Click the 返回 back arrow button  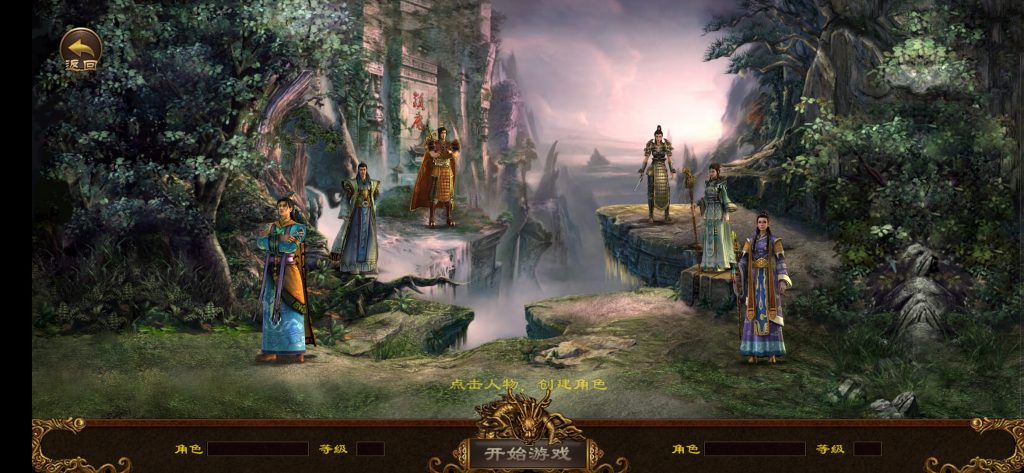80,50
